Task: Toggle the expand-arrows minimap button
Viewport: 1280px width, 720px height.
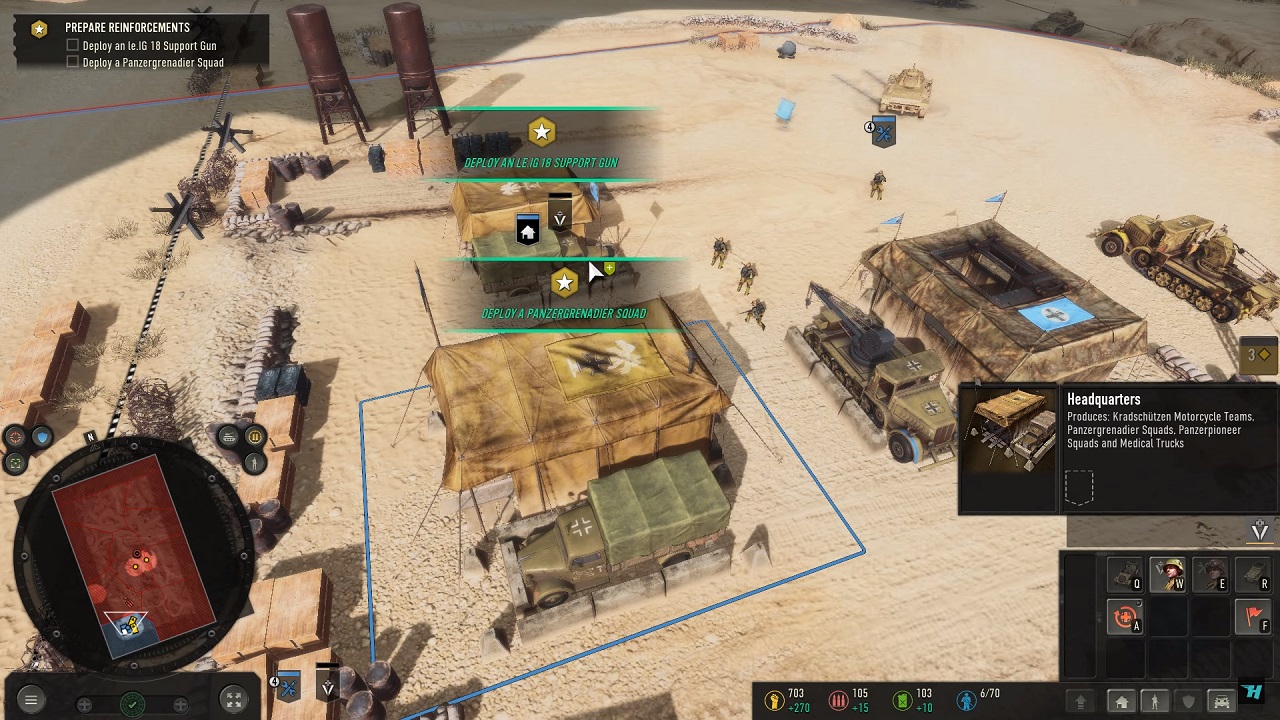Action: [232, 701]
